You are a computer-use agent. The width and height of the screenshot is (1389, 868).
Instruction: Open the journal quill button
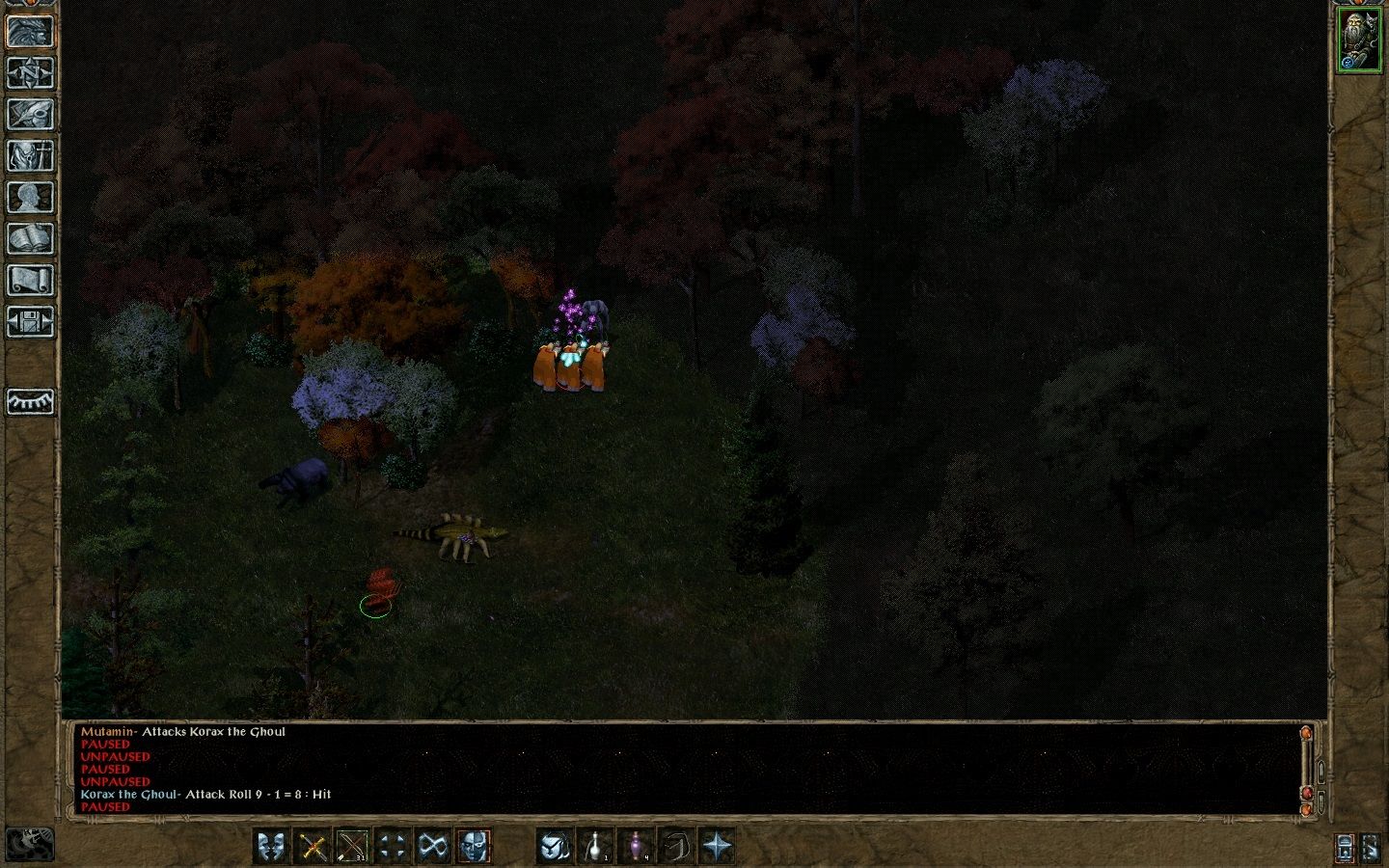click(x=30, y=114)
